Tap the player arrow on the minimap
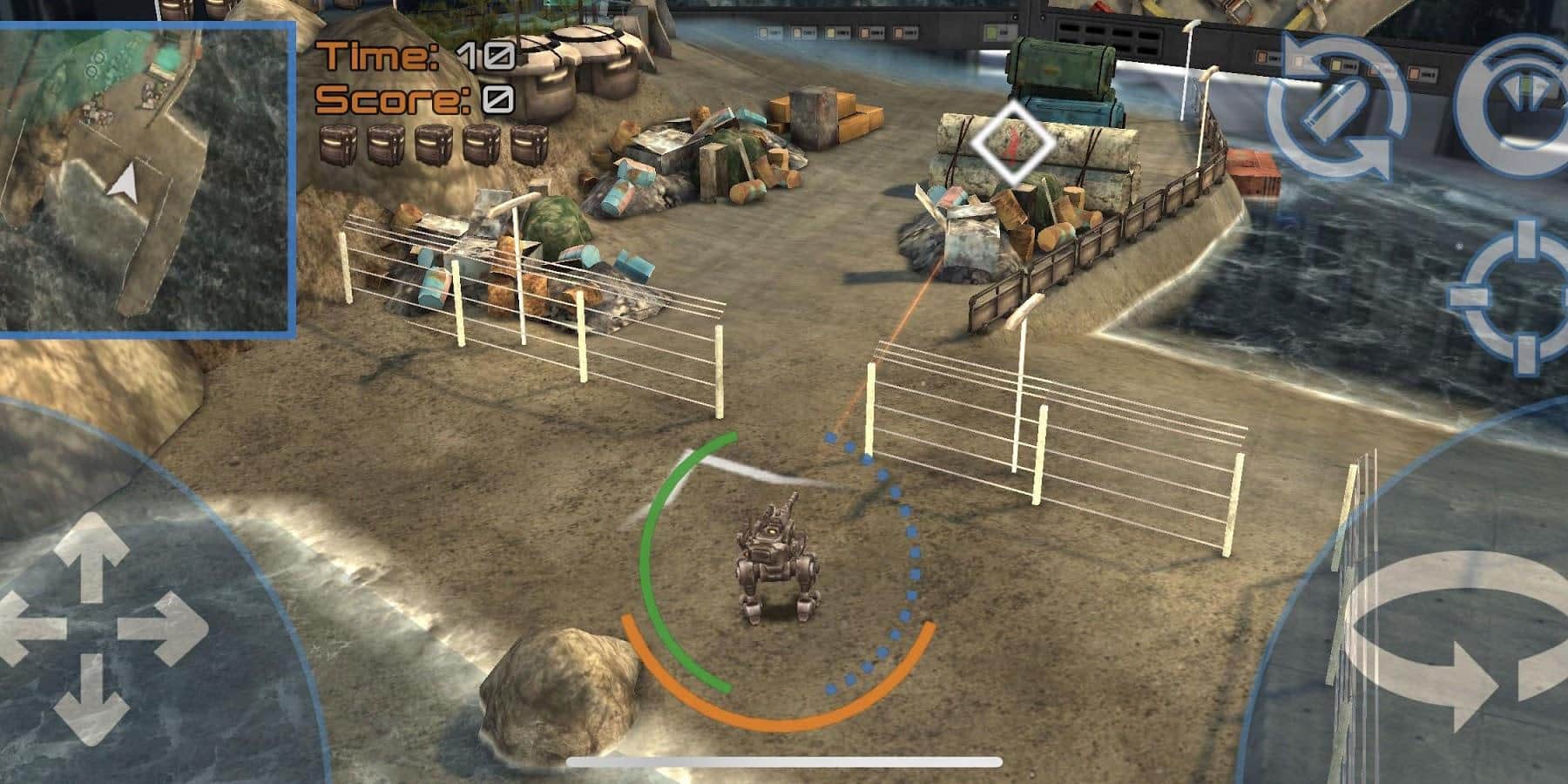Image resolution: width=1568 pixels, height=784 pixels. point(123,183)
